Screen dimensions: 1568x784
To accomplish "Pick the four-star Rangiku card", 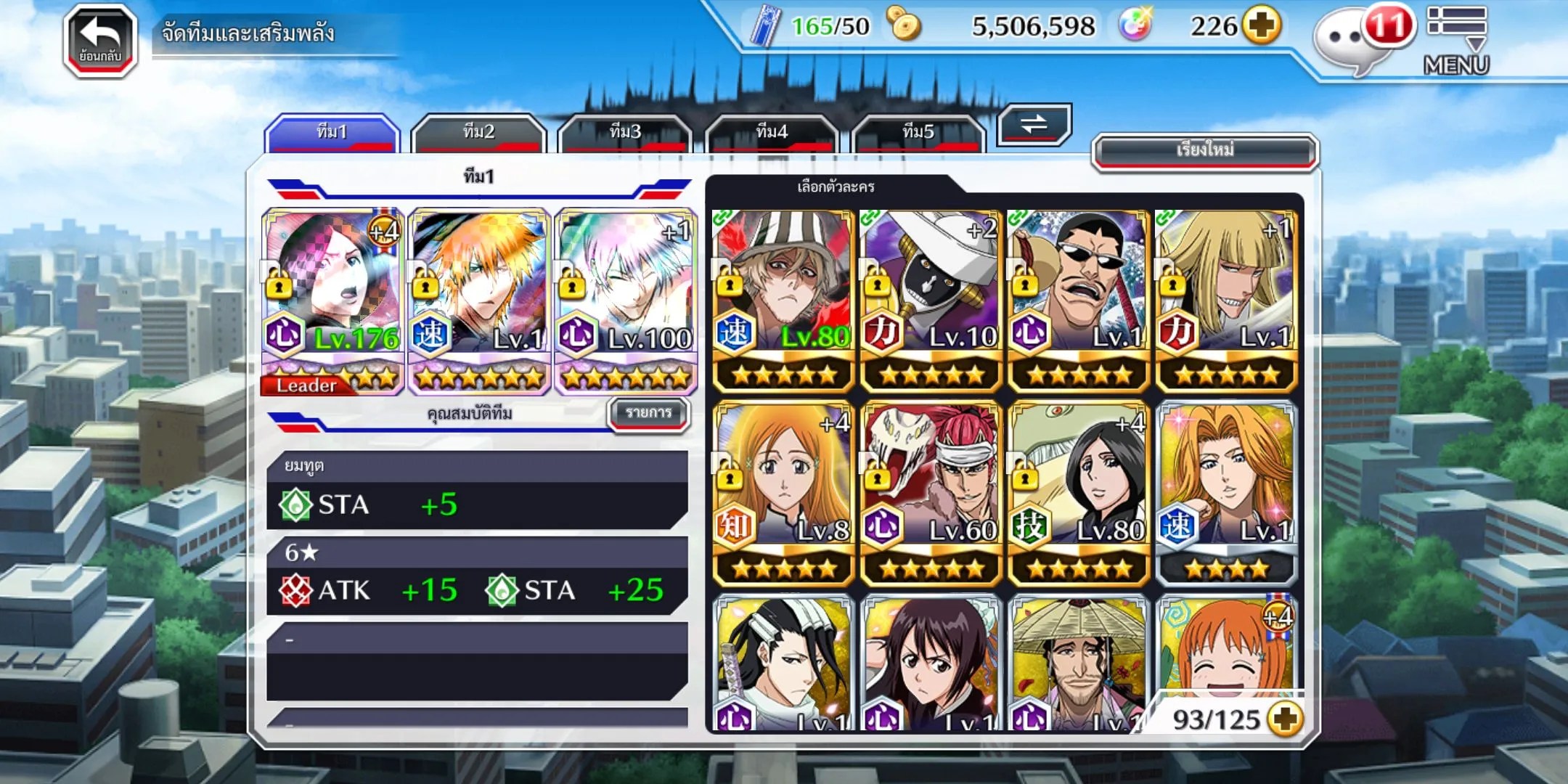I will [1226, 494].
